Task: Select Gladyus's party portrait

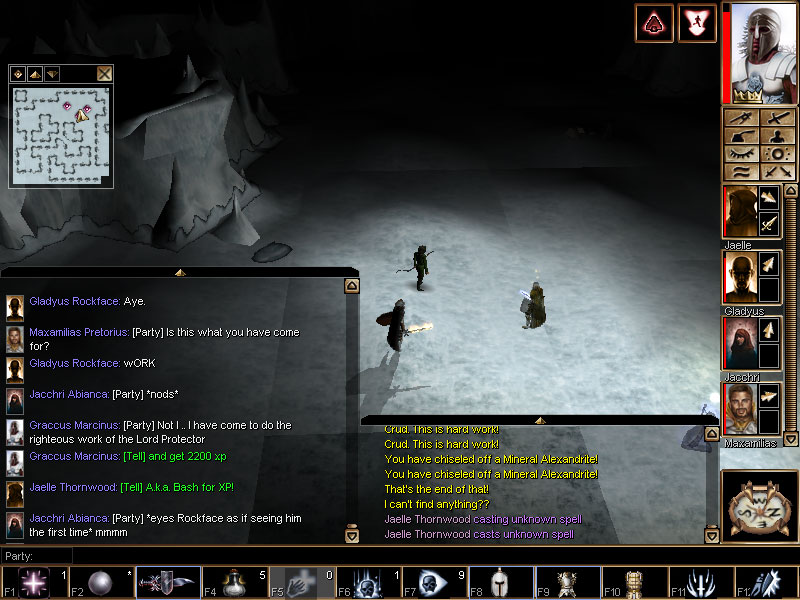Action: 740,278
